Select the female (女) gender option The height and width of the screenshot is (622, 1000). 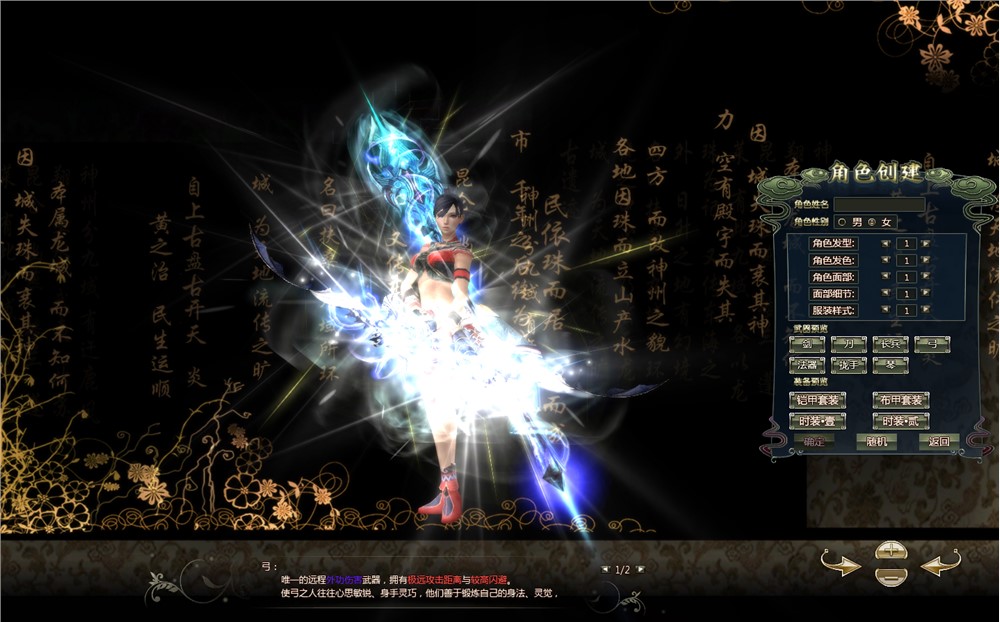[871, 221]
